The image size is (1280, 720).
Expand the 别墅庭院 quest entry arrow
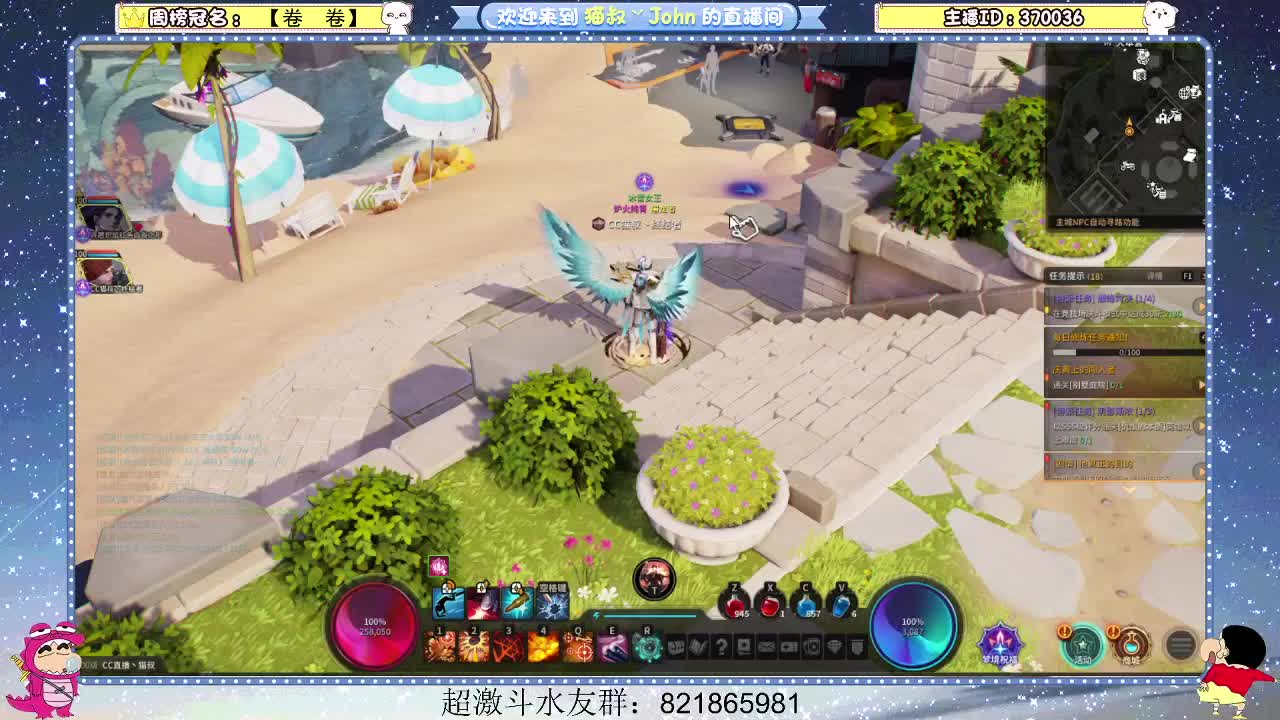pyautogui.click(x=1199, y=384)
